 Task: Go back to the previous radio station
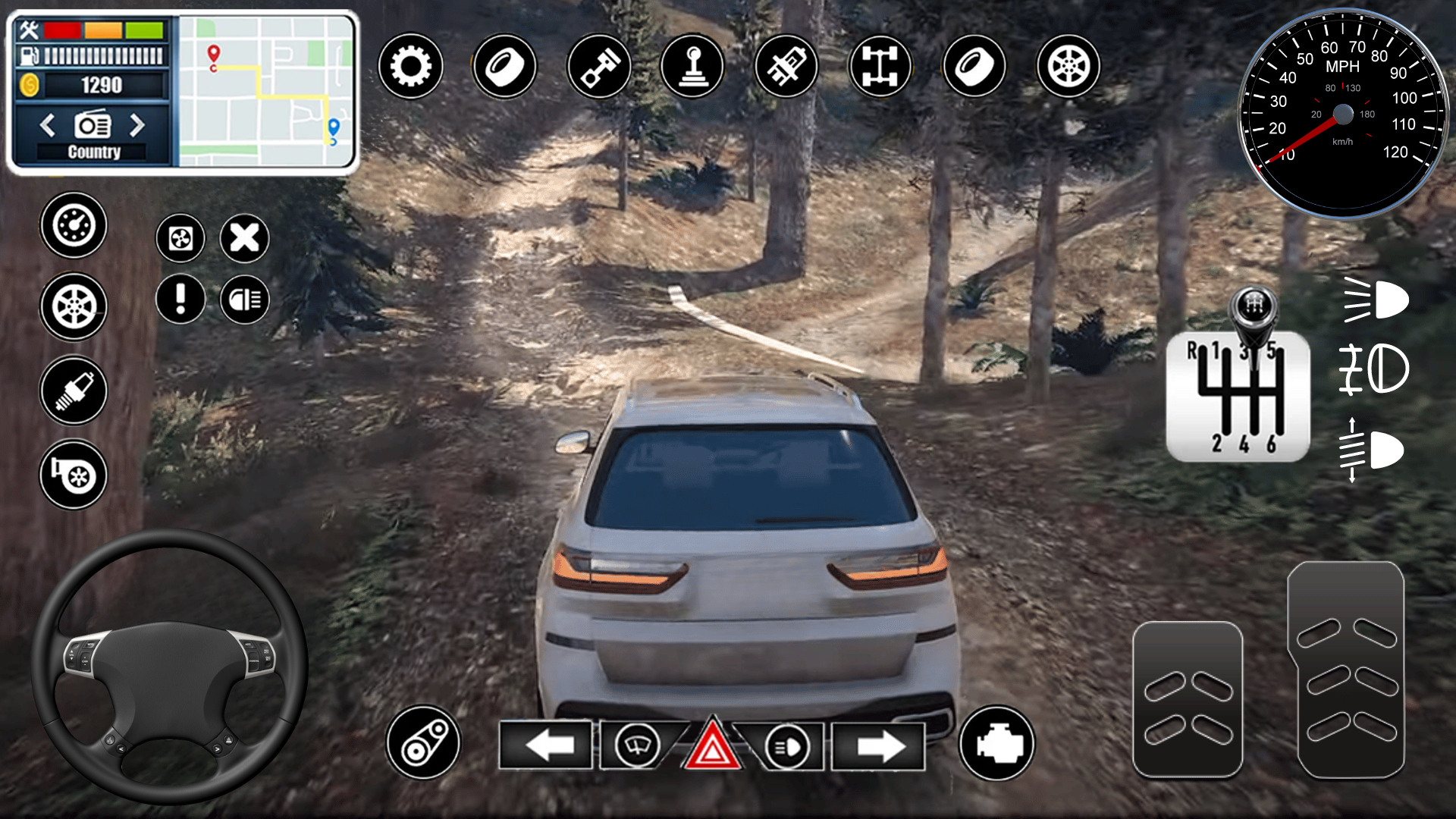(49, 127)
